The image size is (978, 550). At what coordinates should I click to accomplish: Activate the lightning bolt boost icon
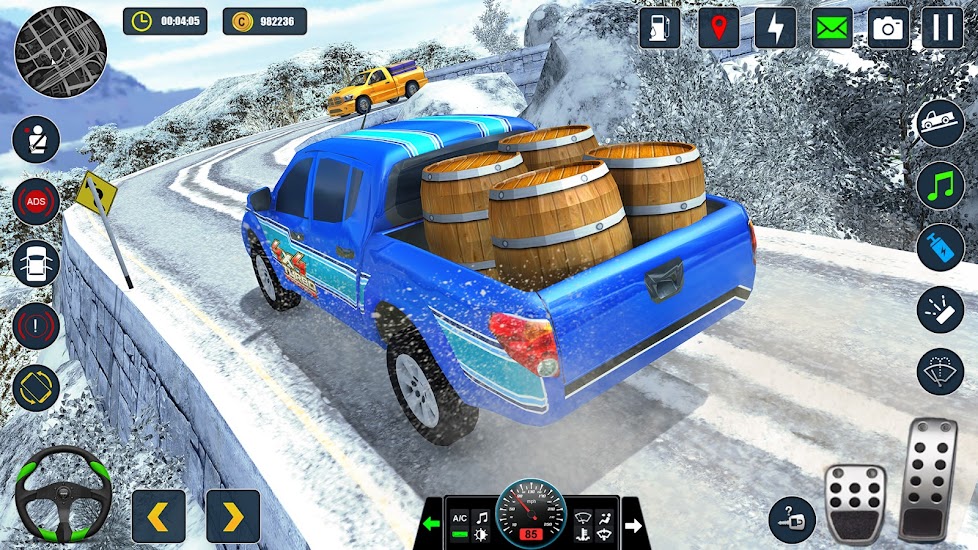(775, 28)
